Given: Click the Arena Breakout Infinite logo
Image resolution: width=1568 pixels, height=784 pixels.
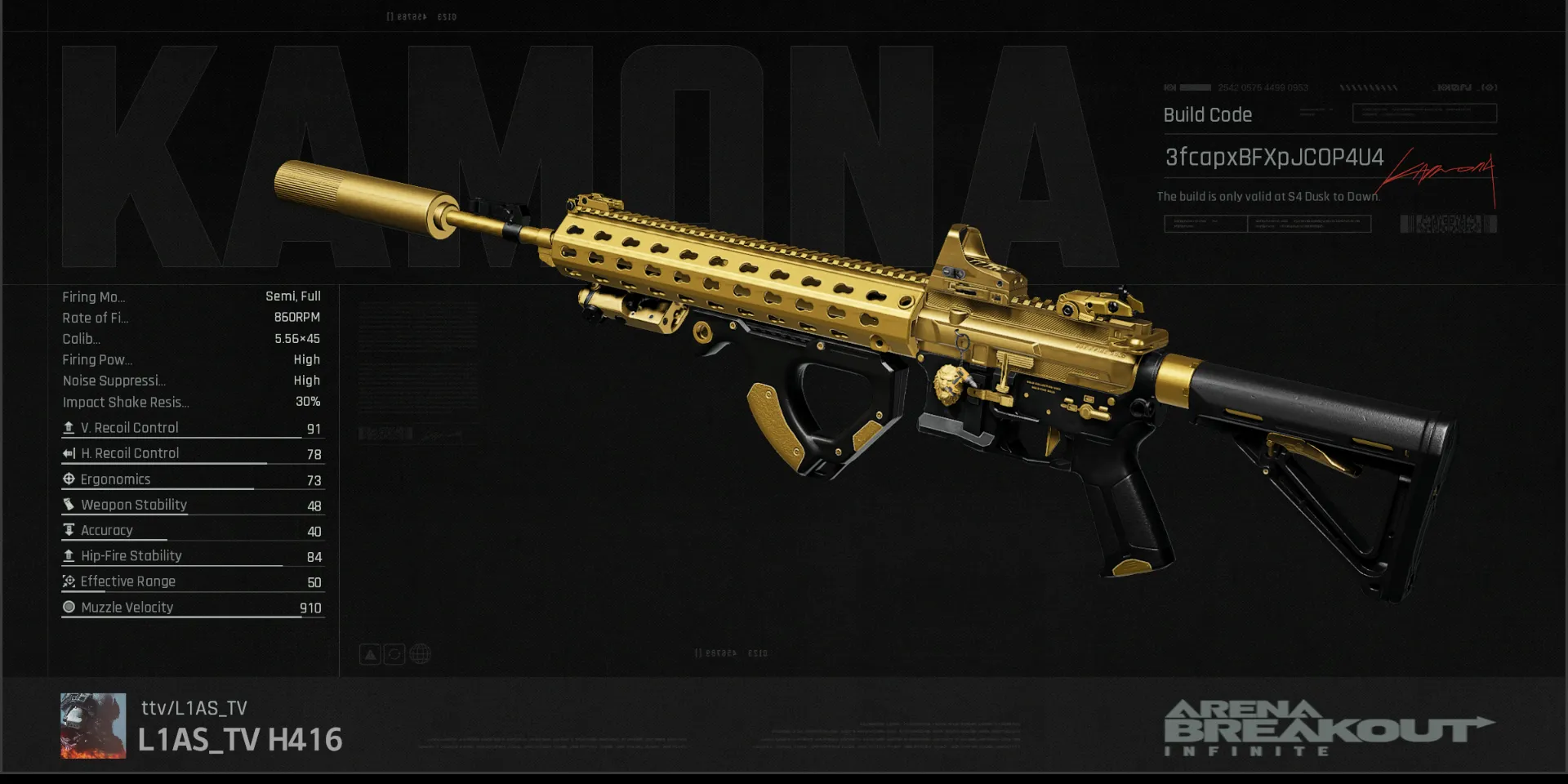Looking at the screenshot, I should [x=1327, y=727].
